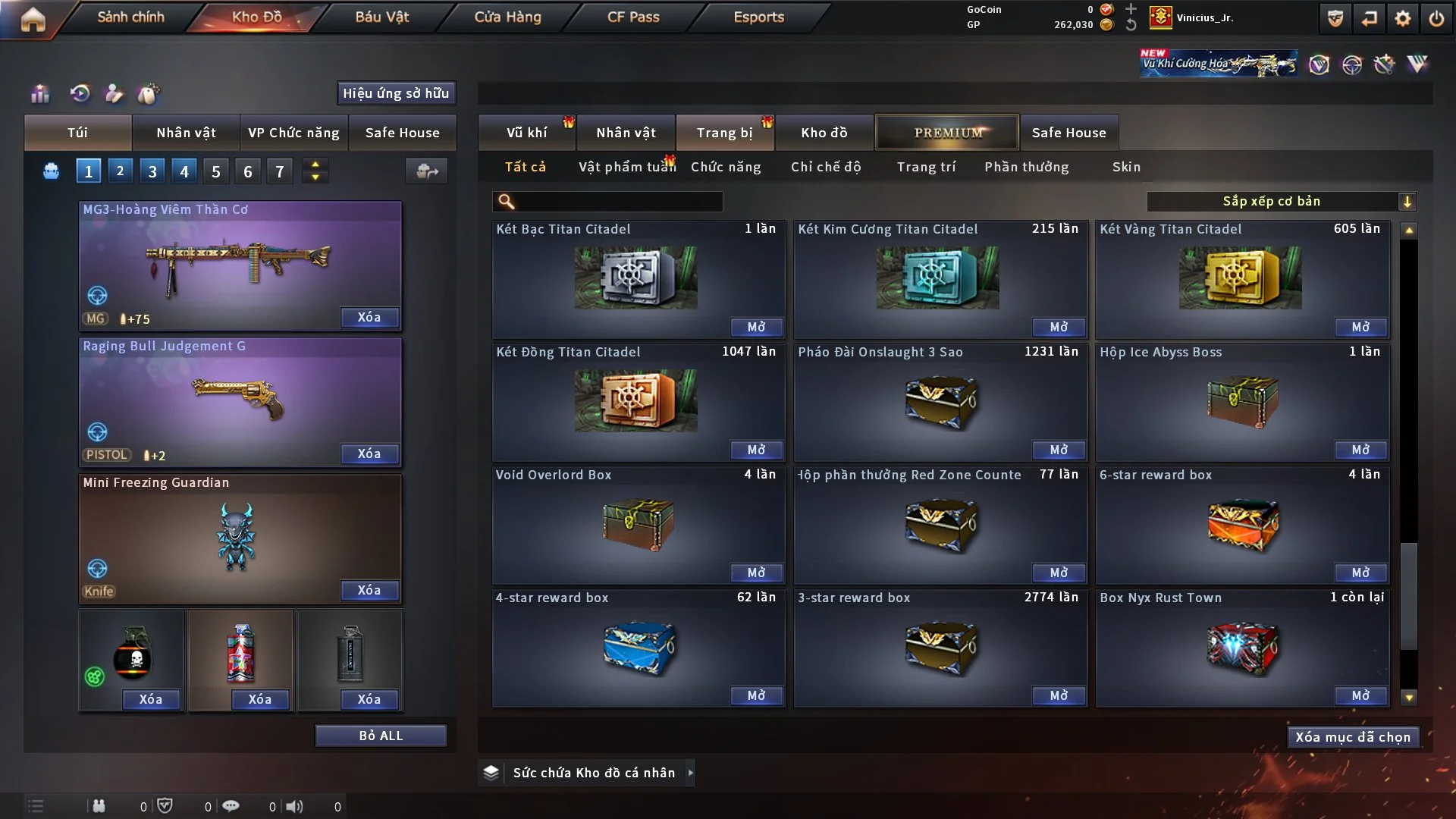This screenshot has height=819, width=1456.
Task: Click Xóa mục đã chọn button
Action: pos(1352,737)
